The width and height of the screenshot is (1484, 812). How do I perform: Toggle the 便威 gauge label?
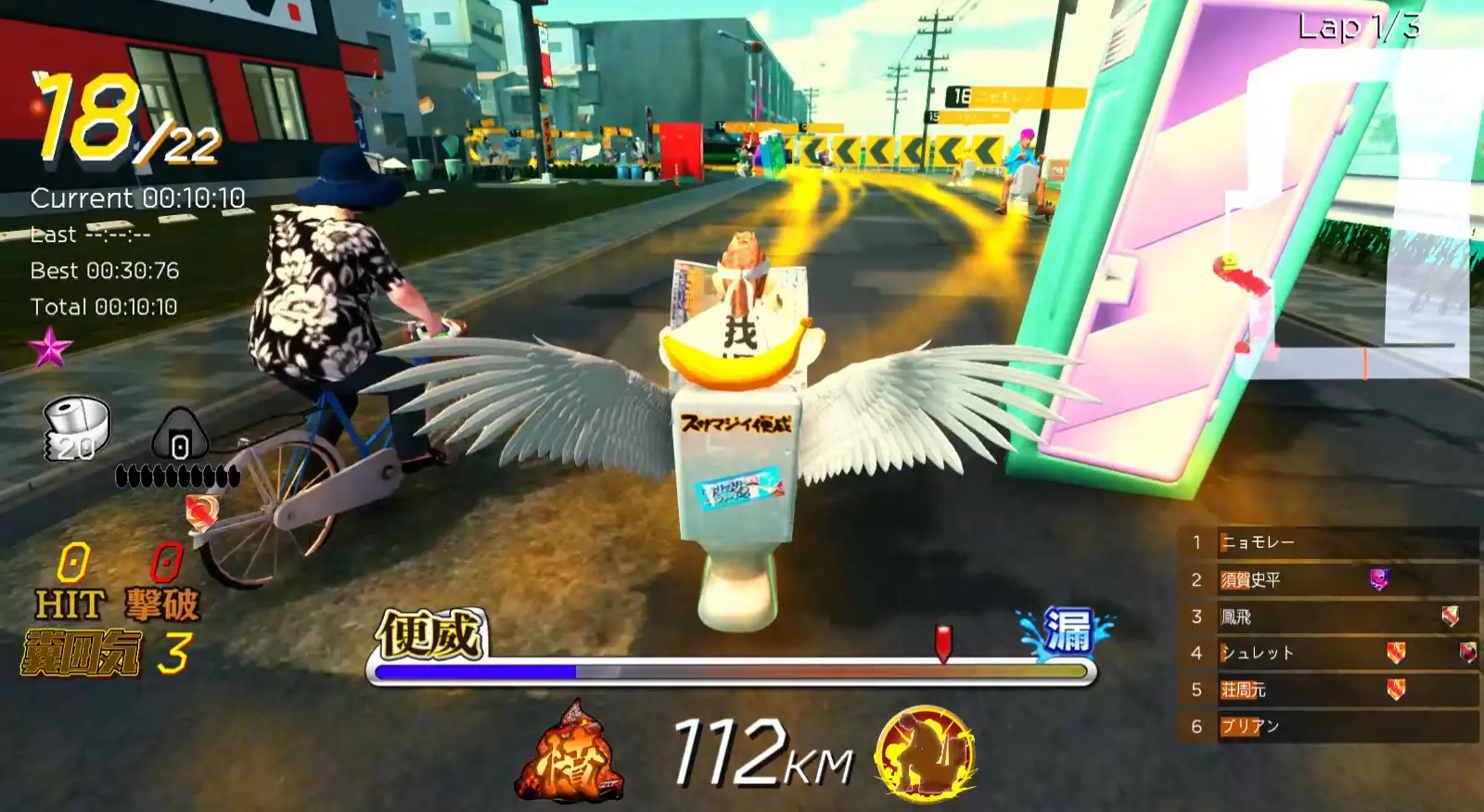pyautogui.click(x=430, y=635)
